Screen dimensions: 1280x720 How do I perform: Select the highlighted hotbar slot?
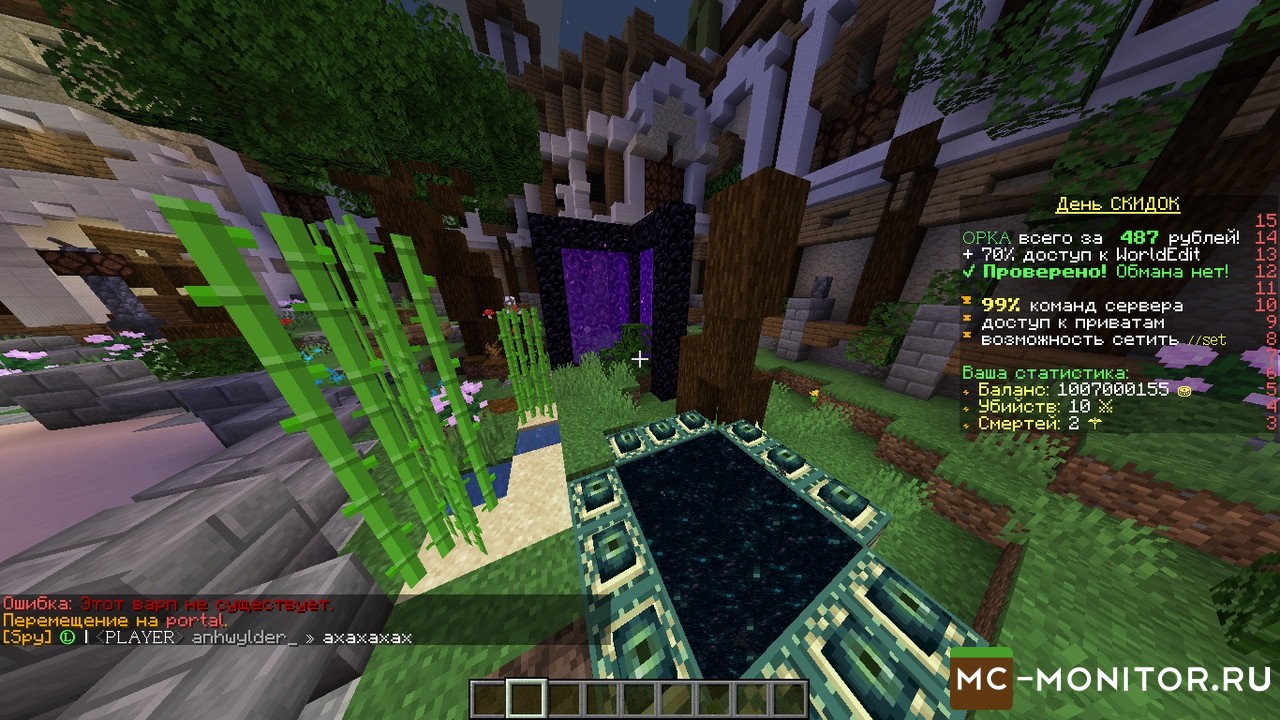point(526,698)
